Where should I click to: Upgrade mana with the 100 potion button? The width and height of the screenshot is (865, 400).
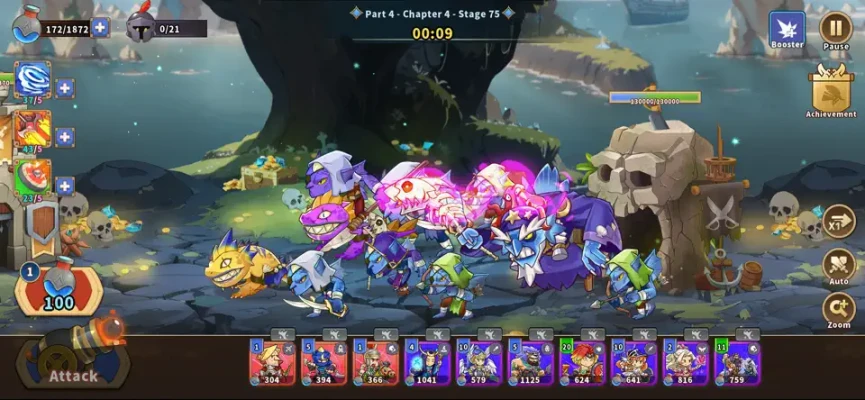pyautogui.click(x=58, y=290)
